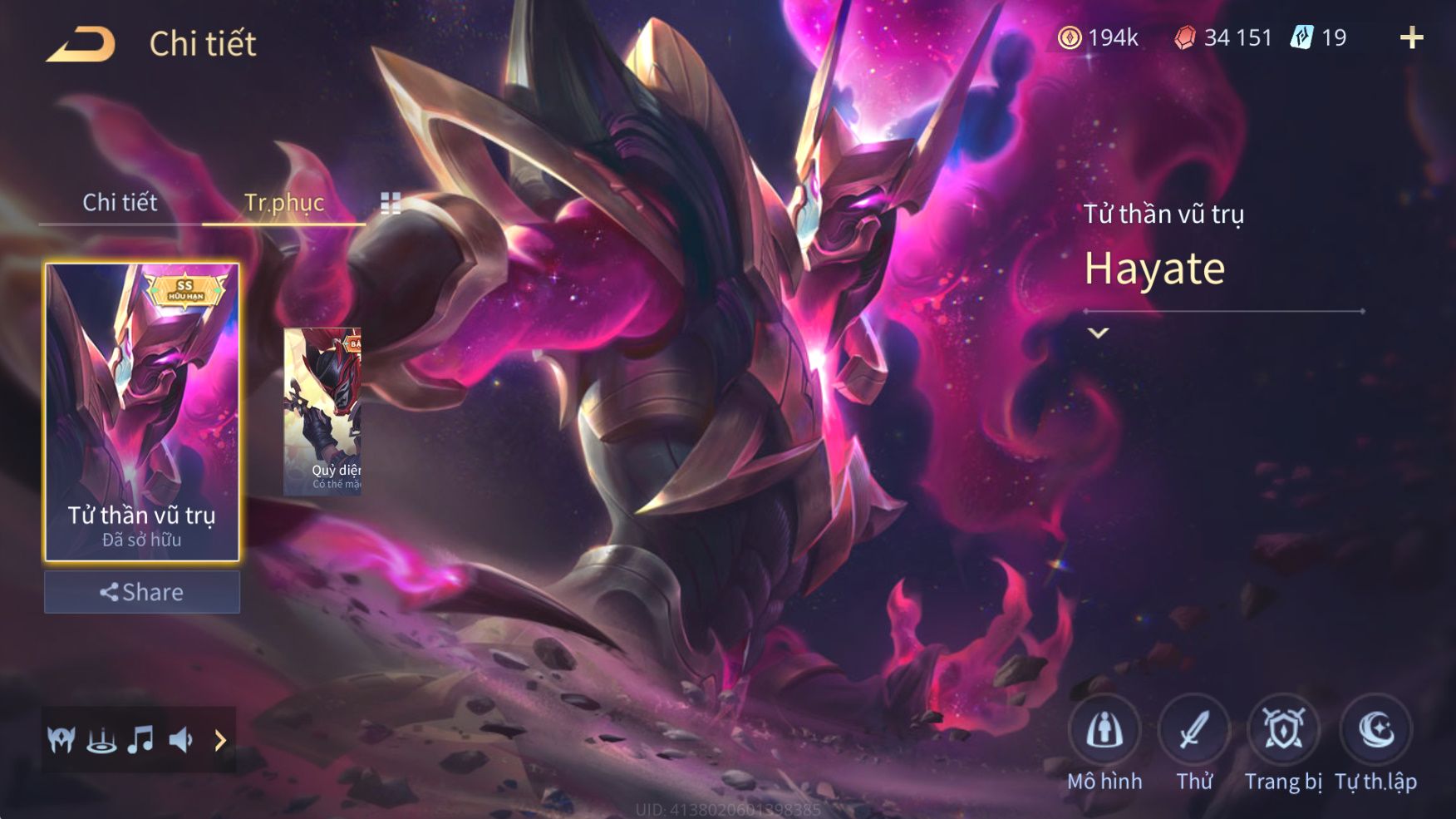Select the Tr.phục tab
This screenshot has height=819, width=1456.
[283, 202]
